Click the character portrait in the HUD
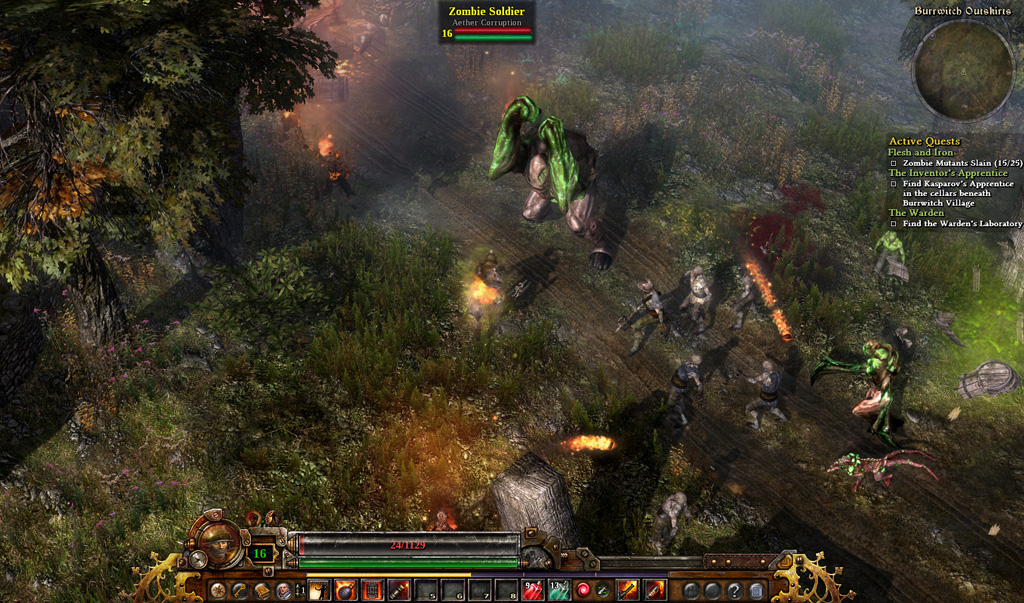 (x=219, y=543)
